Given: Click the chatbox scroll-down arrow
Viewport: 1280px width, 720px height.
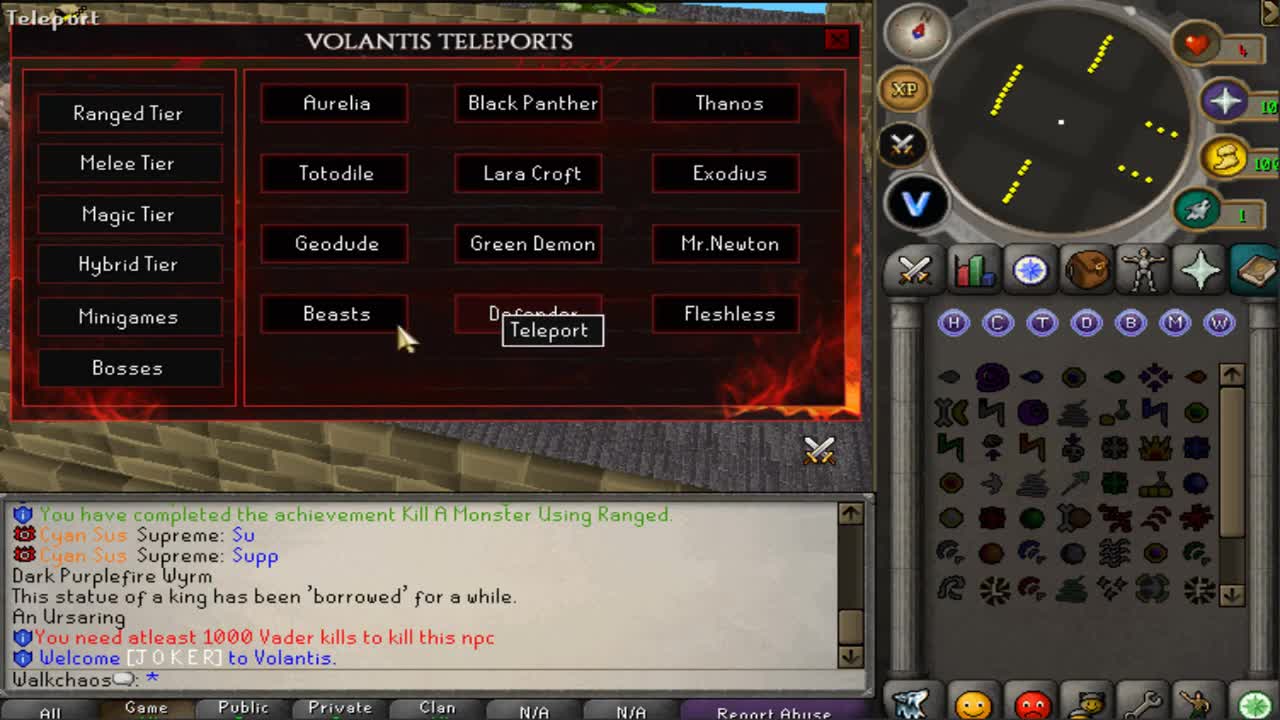Looking at the screenshot, I should (852, 658).
